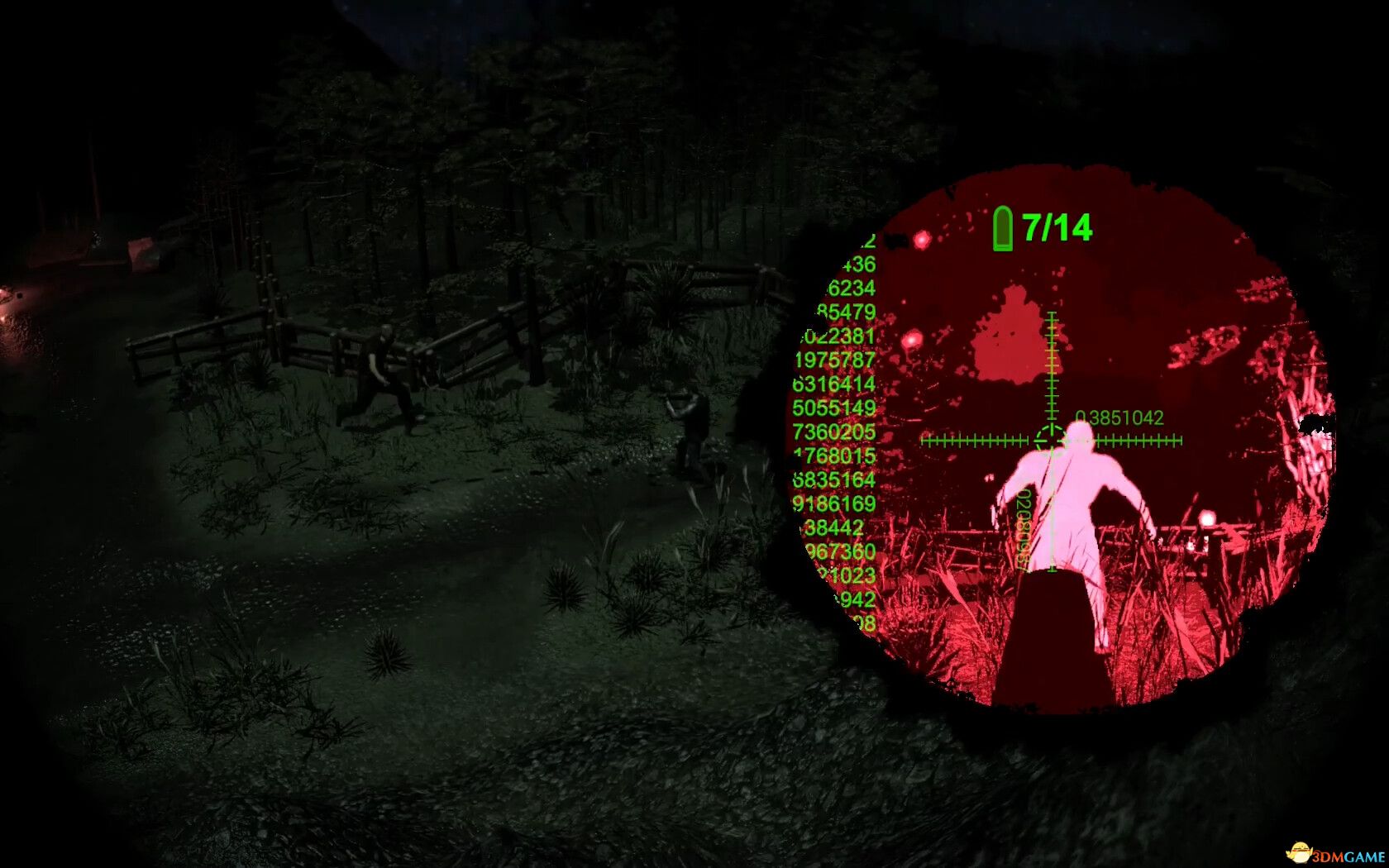Click the number 7360205 in the data column

tap(833, 432)
